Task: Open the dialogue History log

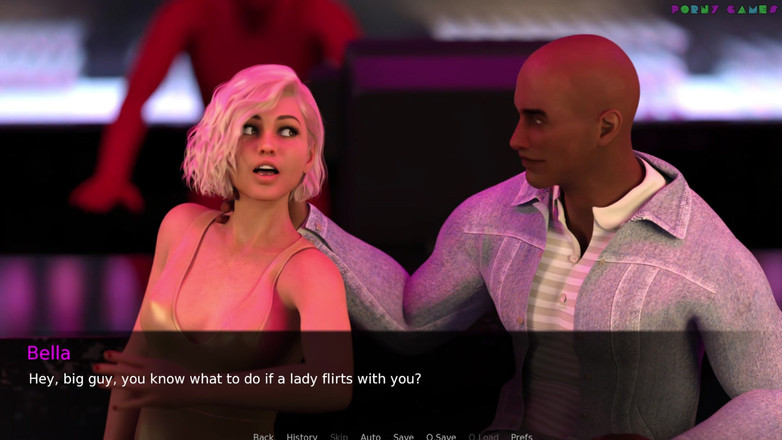Action: tap(301, 436)
